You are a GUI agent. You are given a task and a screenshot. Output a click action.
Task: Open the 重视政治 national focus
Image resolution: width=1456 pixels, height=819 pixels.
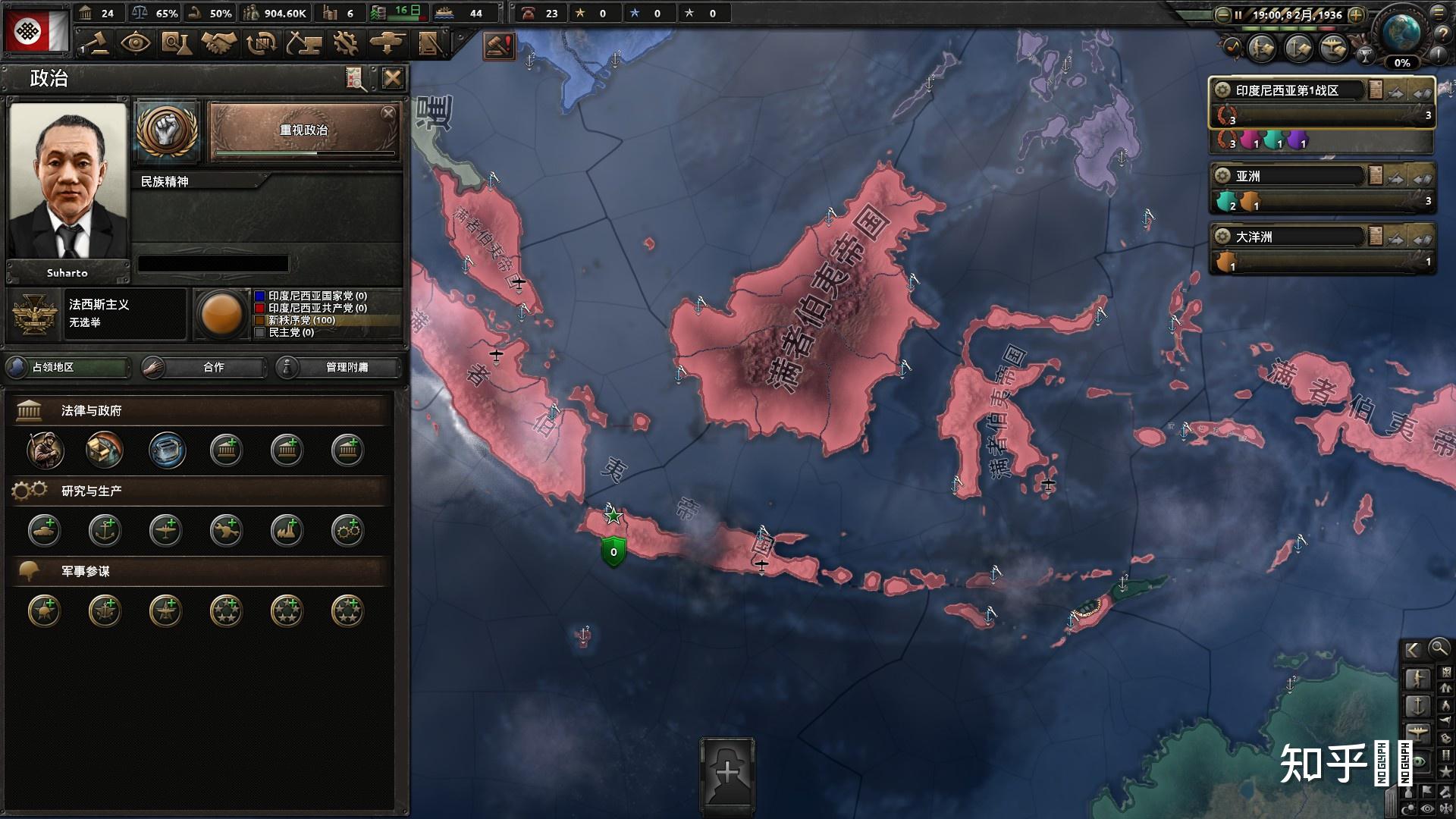pos(303,131)
